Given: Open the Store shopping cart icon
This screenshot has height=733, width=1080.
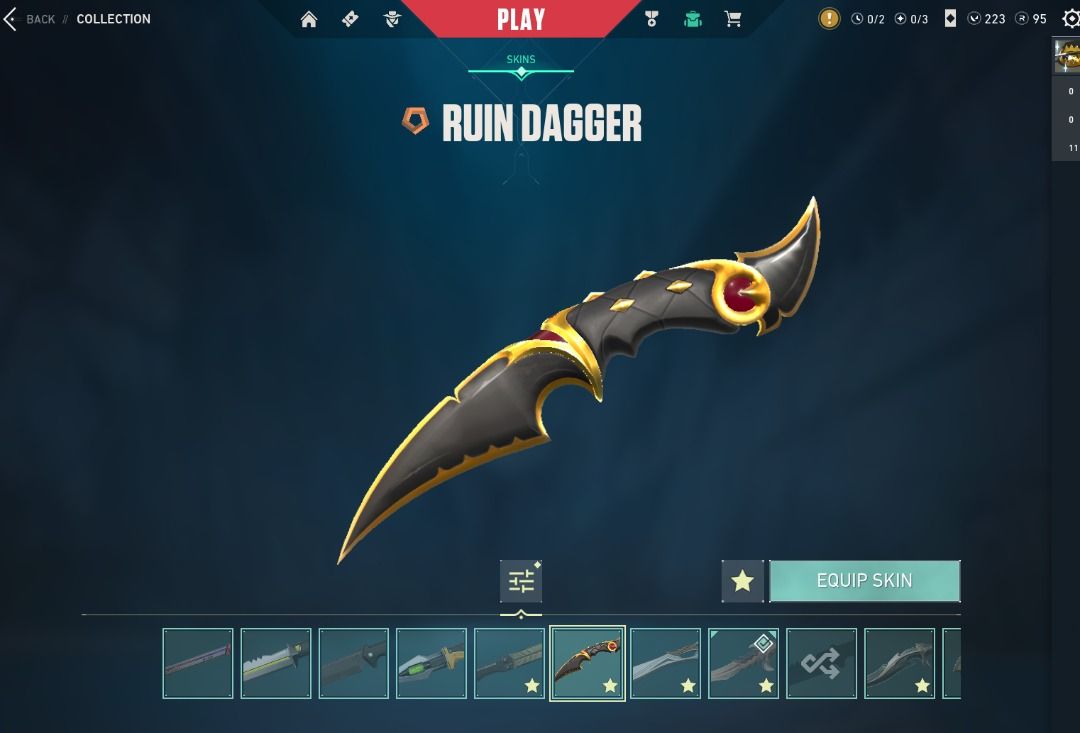Looking at the screenshot, I should tap(733, 19).
